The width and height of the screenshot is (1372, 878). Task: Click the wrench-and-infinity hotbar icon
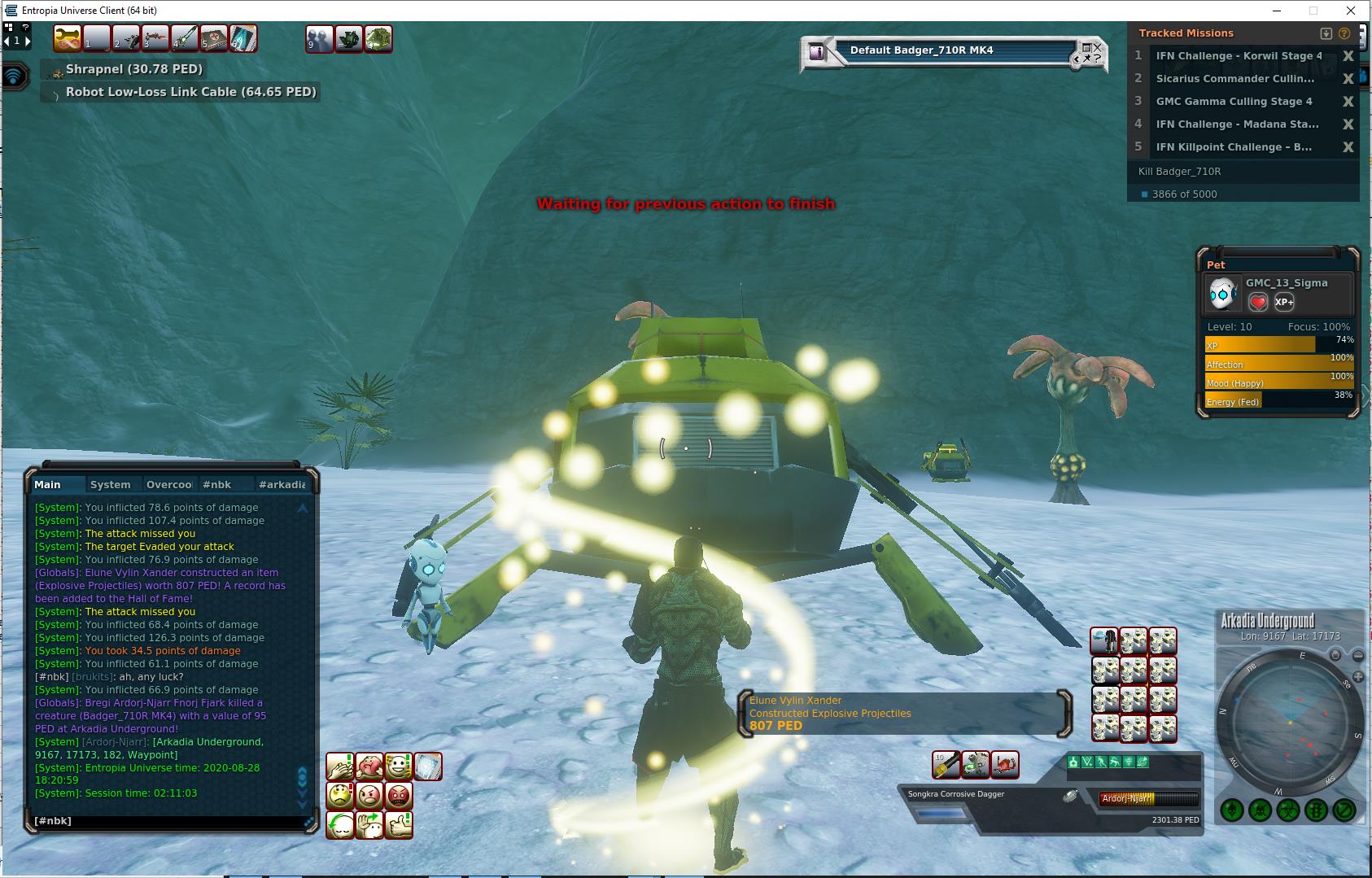(x=68, y=38)
